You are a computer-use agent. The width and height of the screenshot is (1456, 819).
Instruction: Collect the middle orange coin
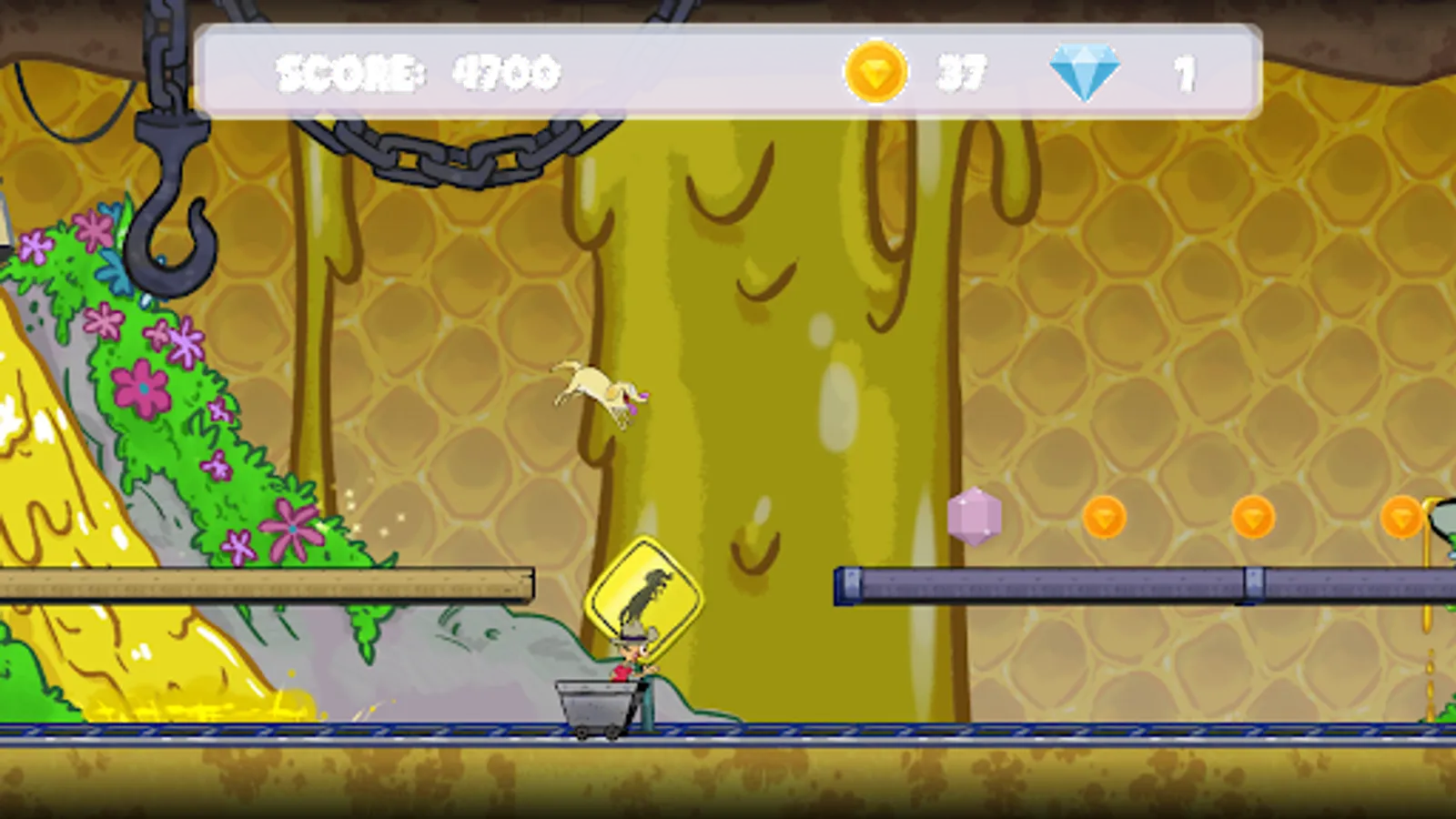coord(1251,517)
